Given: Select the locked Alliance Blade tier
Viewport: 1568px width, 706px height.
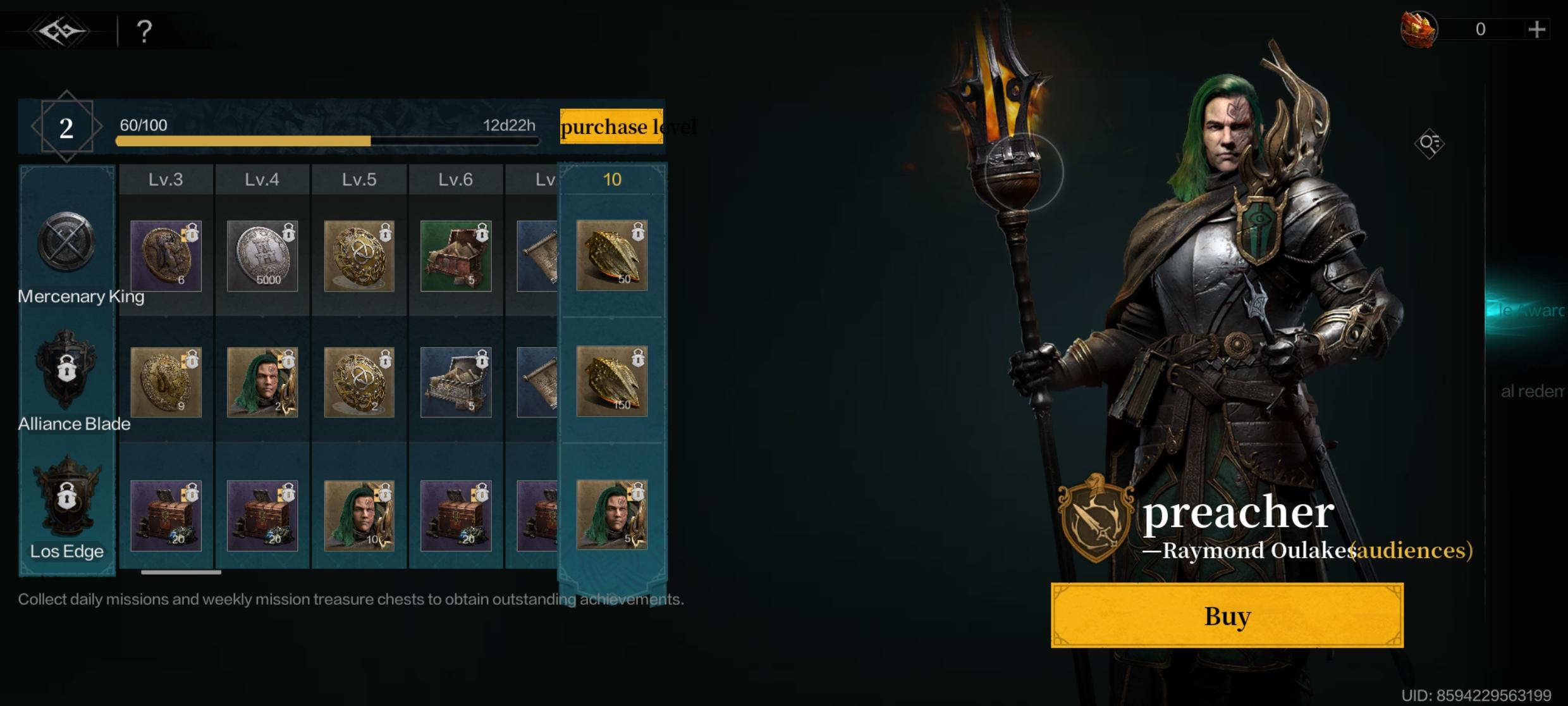Looking at the screenshot, I should (66, 369).
